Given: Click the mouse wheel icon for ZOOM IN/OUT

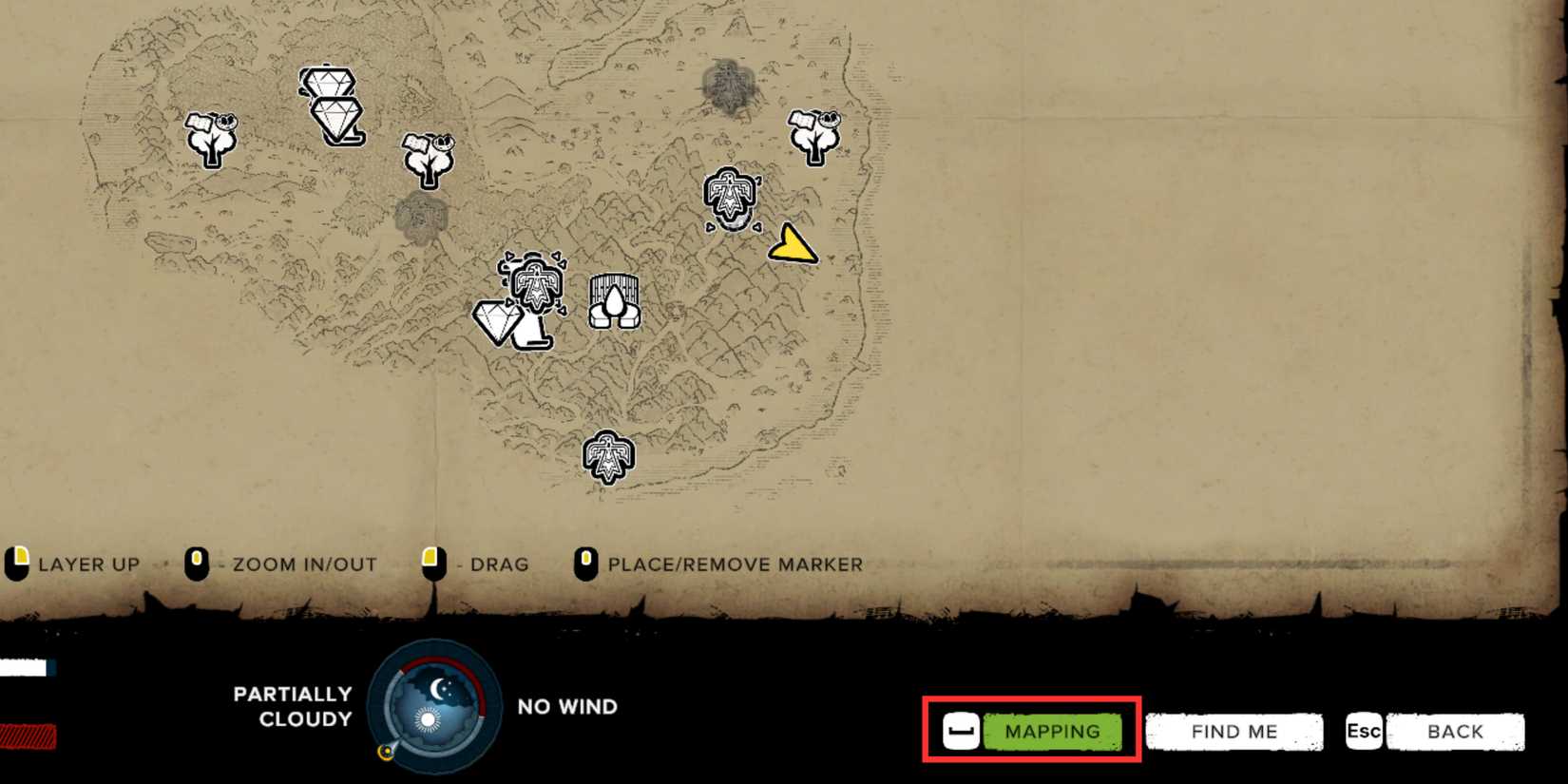Looking at the screenshot, I should [x=198, y=563].
